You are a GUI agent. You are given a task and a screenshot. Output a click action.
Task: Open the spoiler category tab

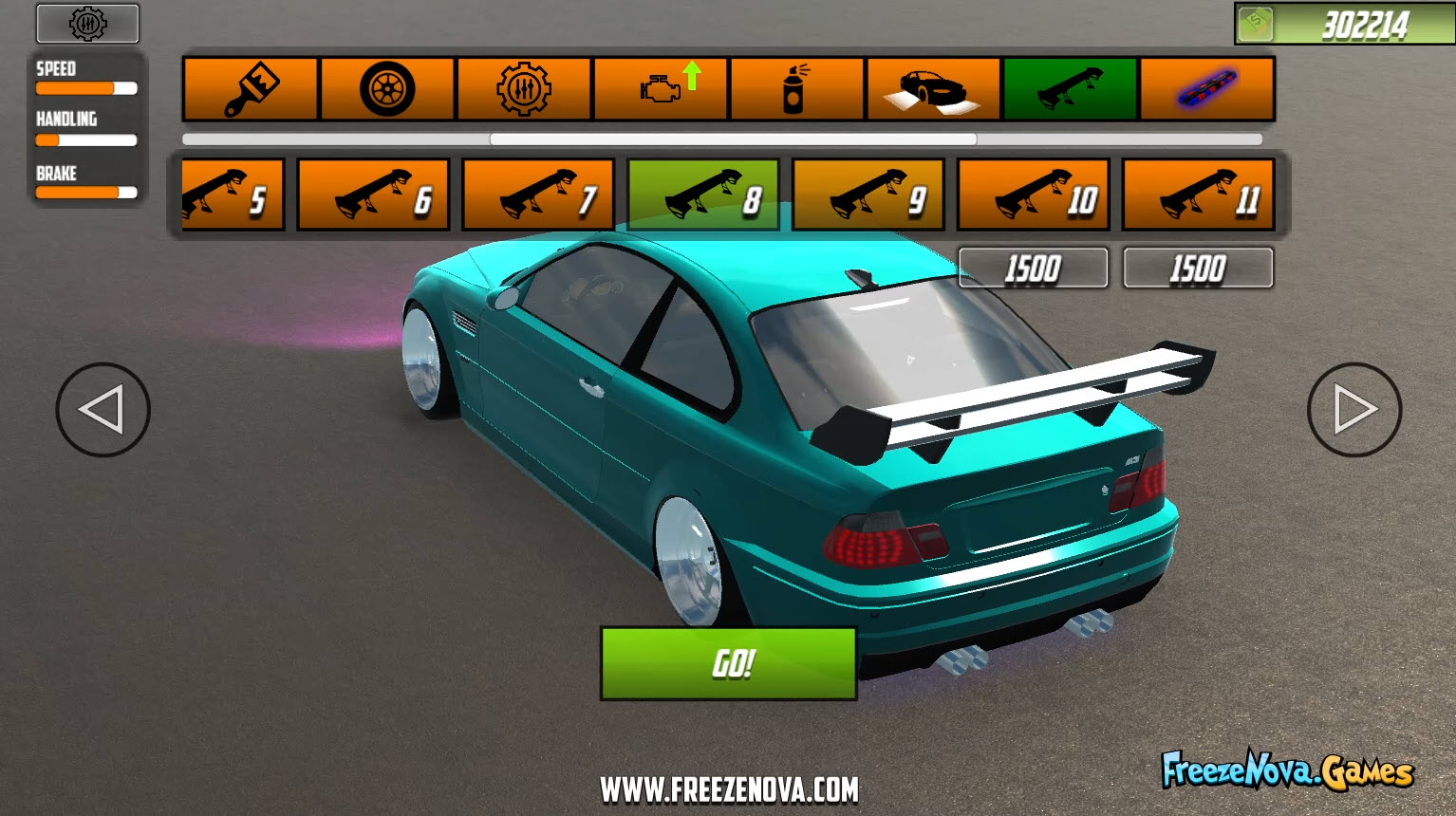(1070, 88)
